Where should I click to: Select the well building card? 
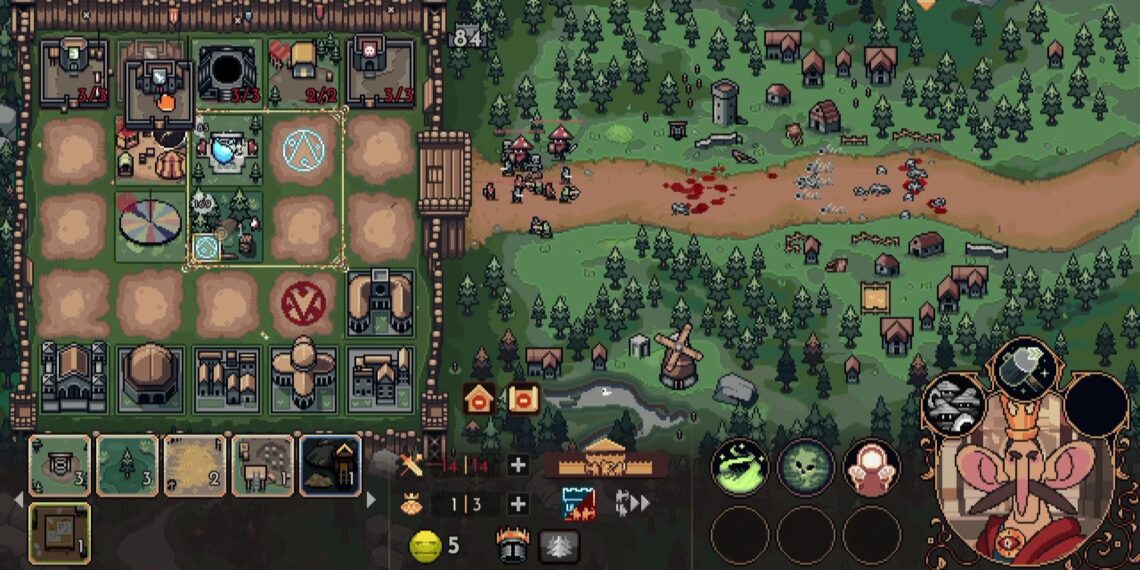tap(60, 465)
